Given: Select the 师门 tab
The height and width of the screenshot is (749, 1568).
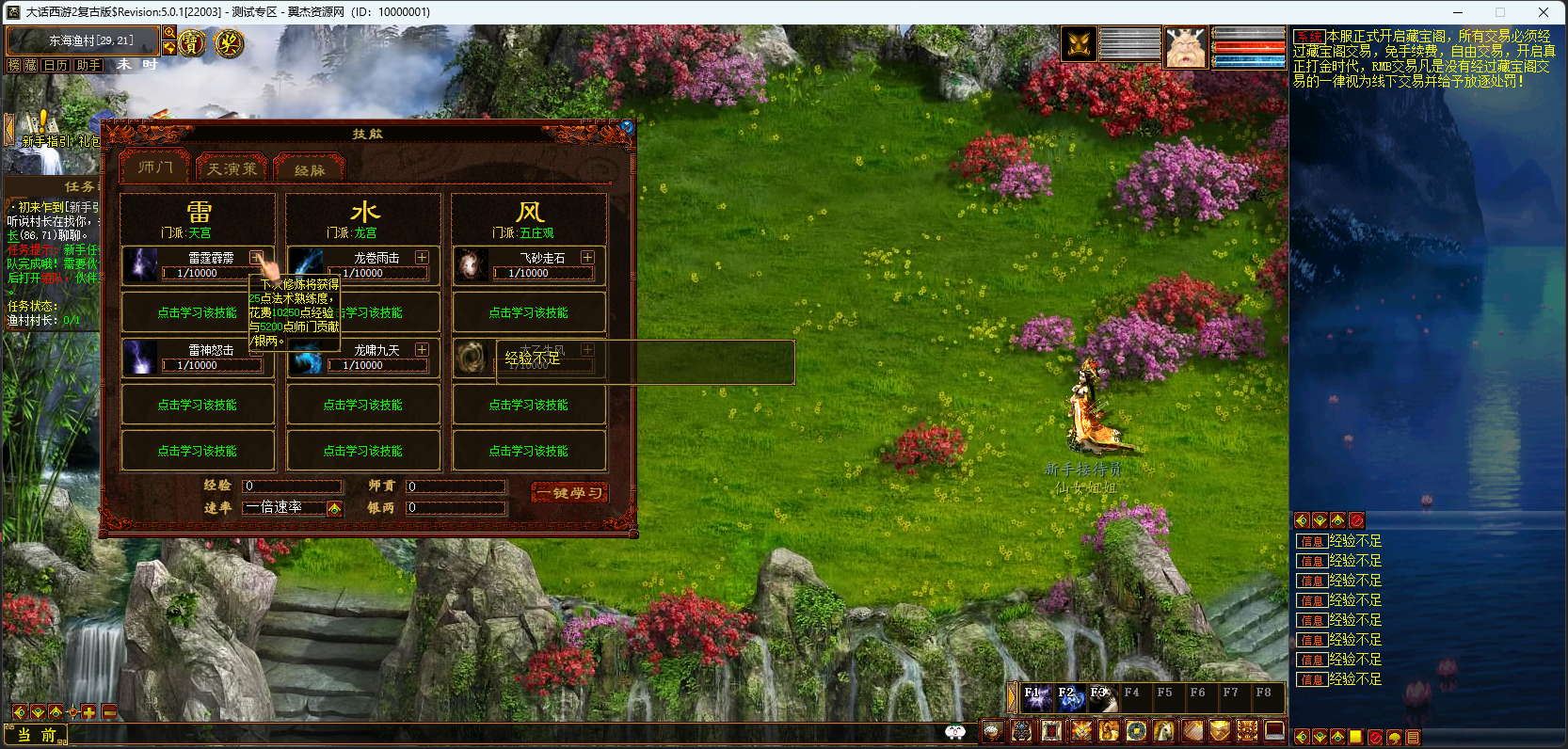Looking at the screenshot, I should pyautogui.click(x=155, y=167).
